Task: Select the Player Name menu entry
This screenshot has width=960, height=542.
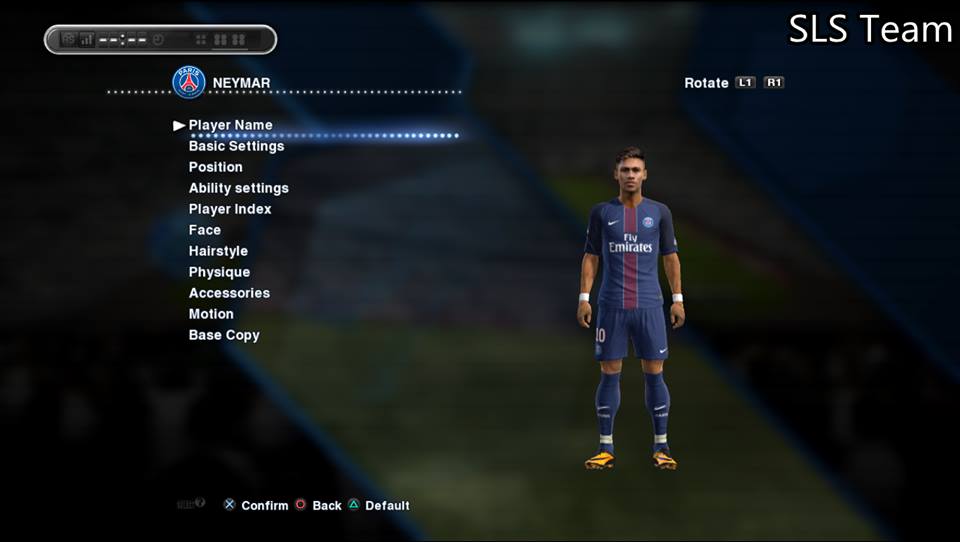Action: click(230, 125)
